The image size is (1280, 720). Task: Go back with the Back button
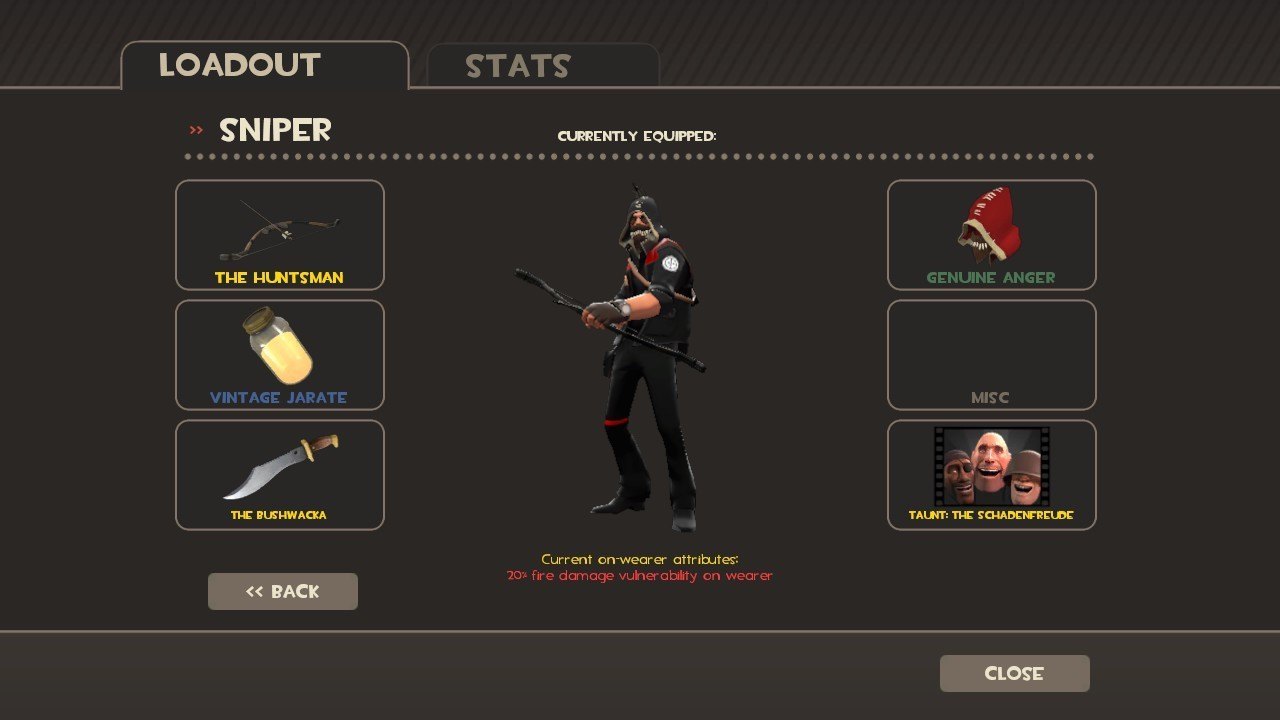(283, 591)
